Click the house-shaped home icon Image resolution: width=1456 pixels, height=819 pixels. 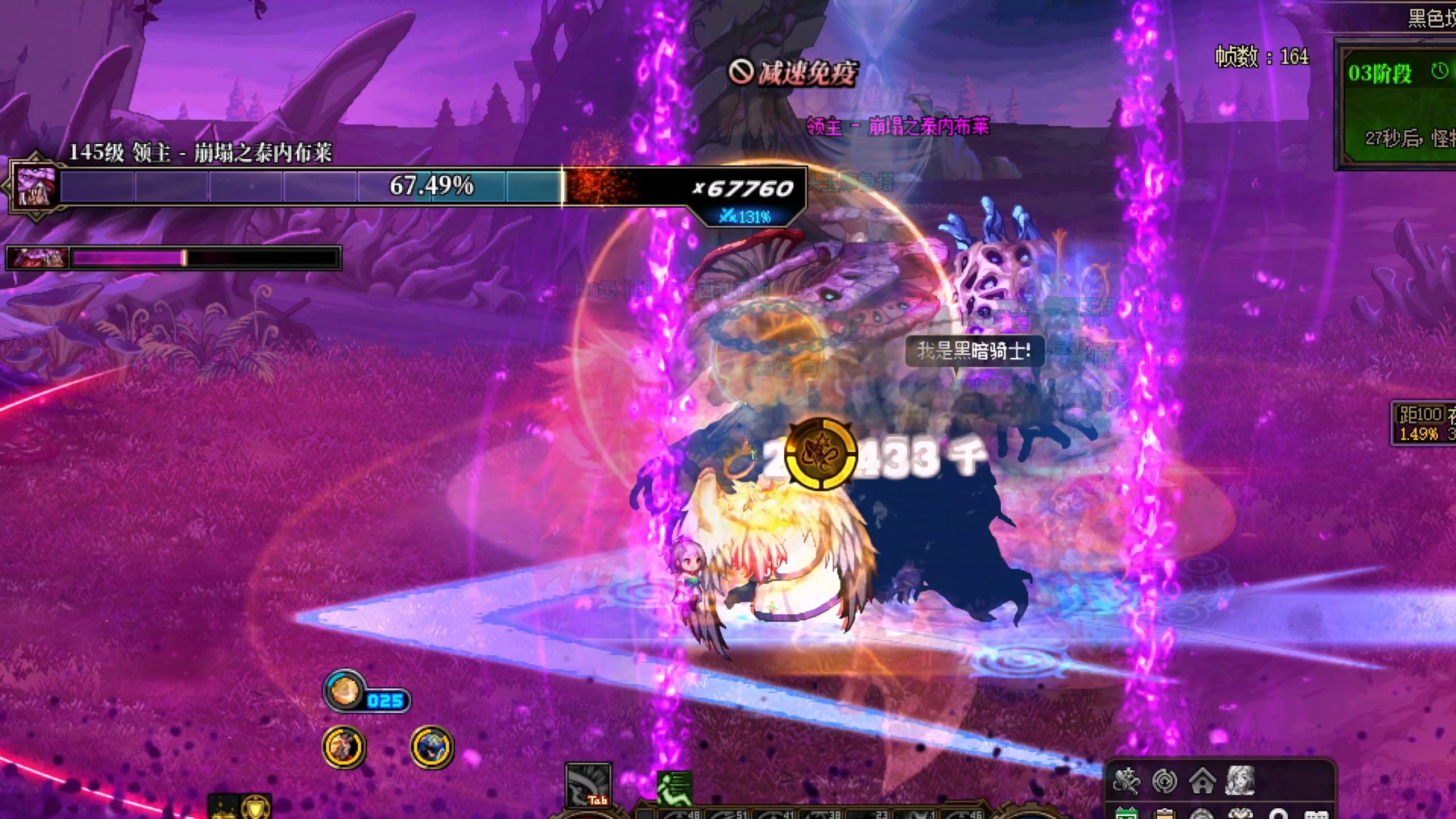click(1202, 781)
